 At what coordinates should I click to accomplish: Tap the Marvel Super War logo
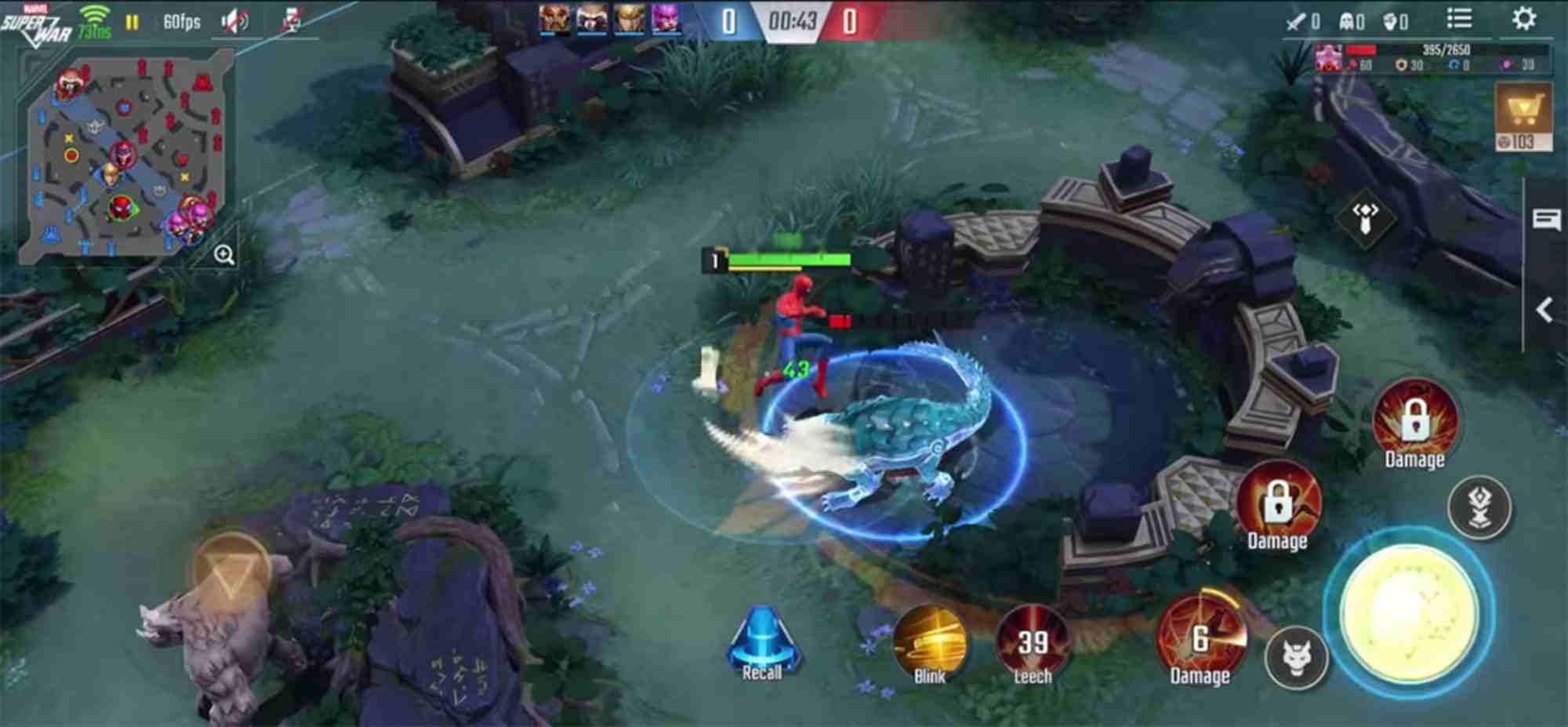pos(34,20)
